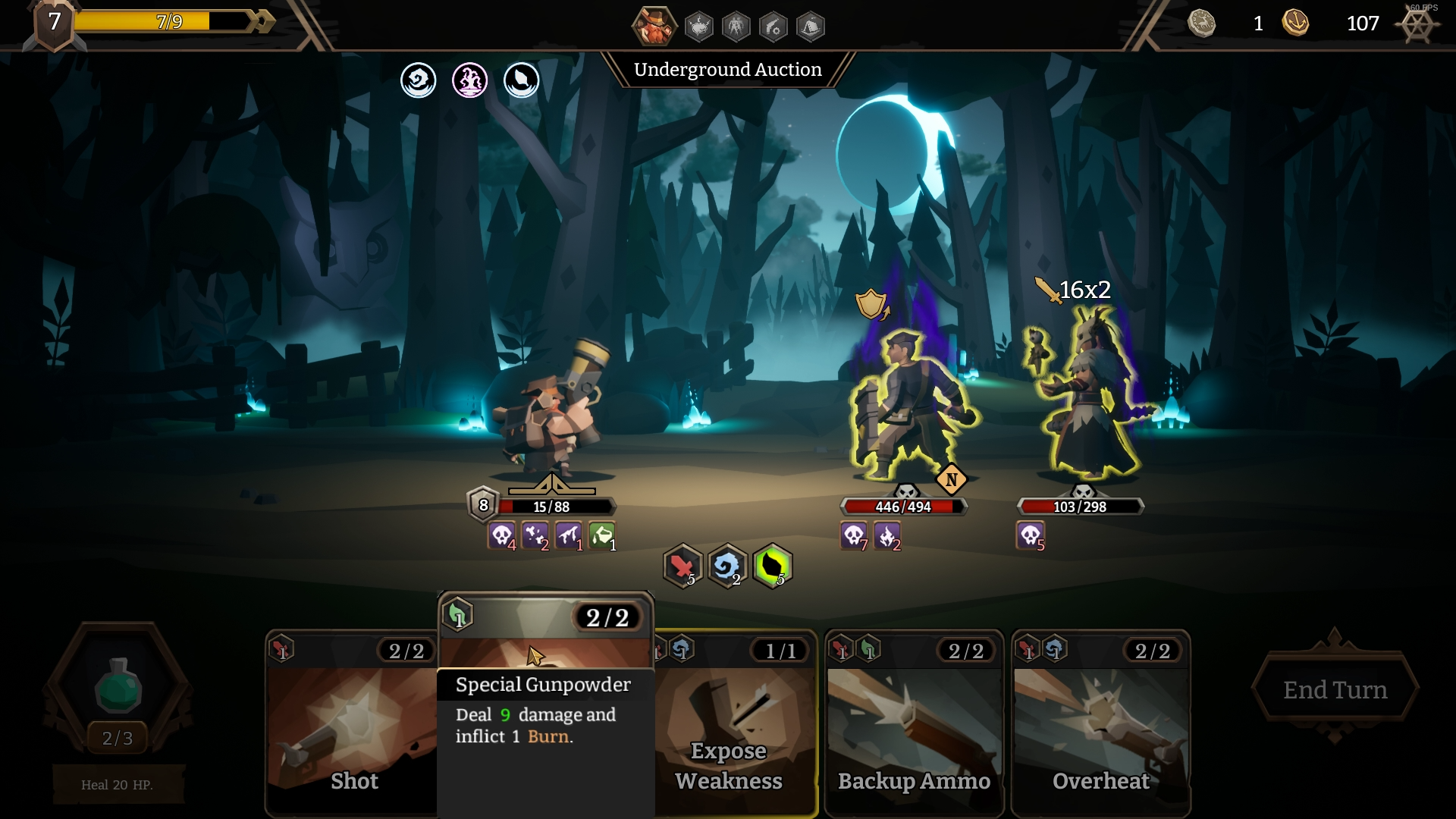The width and height of the screenshot is (1456, 819).
Task: Open the gun and gear icon
Action: (773, 27)
